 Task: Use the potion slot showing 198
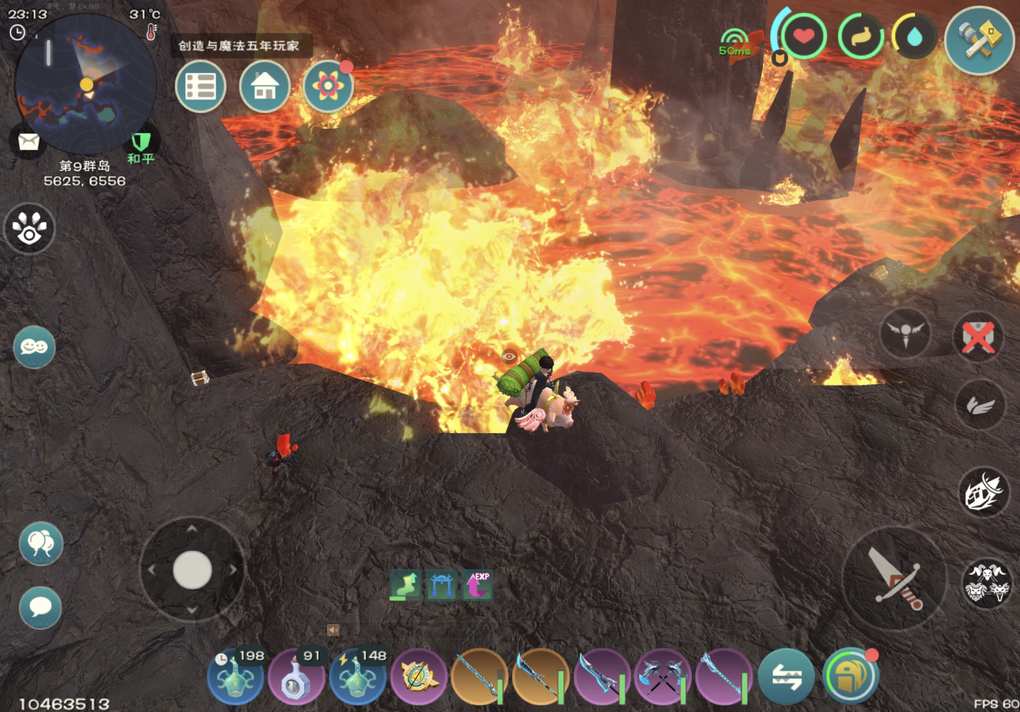[x=236, y=677]
